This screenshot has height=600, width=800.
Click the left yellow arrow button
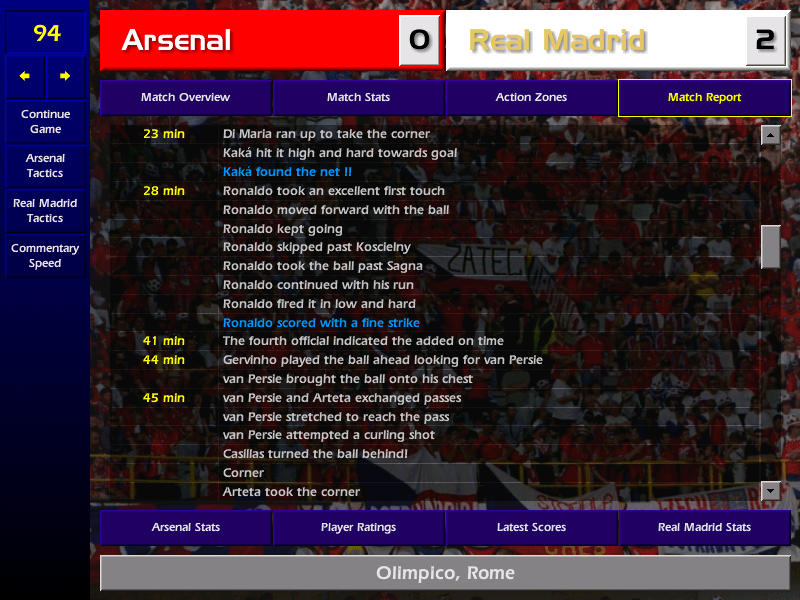point(25,76)
